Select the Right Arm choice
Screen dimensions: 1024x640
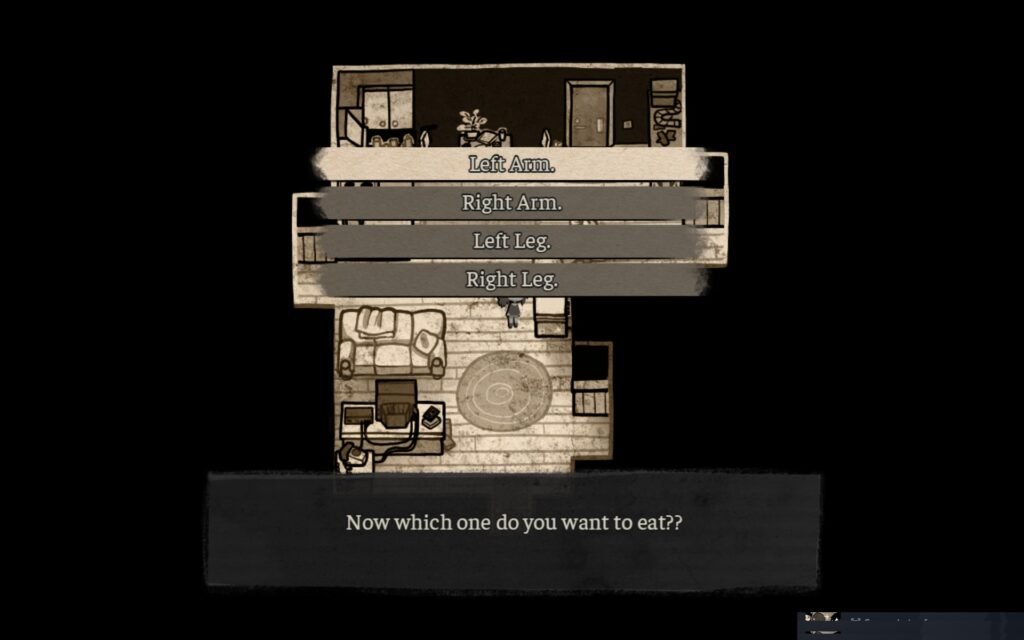pos(511,203)
